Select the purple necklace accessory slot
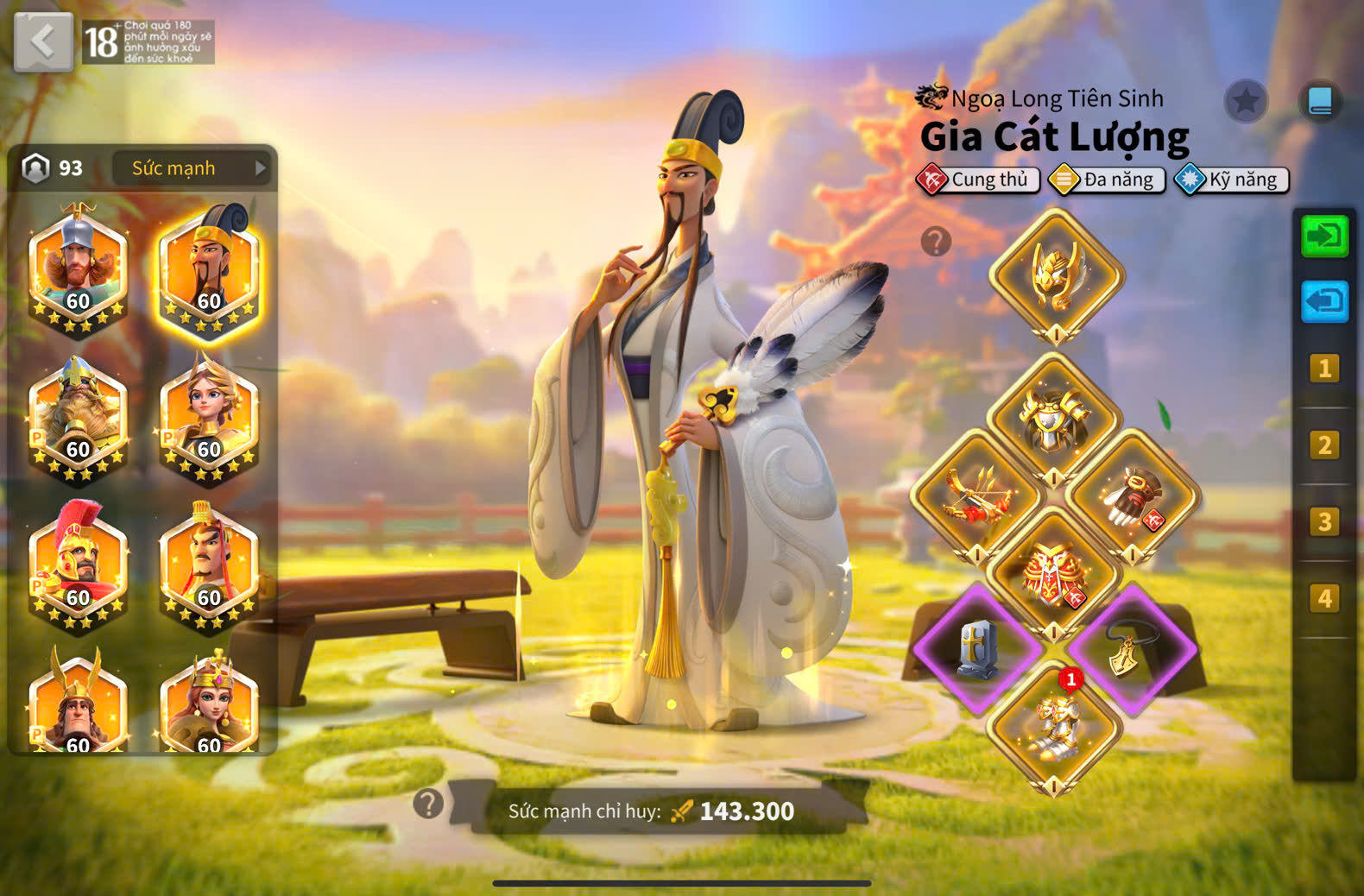The height and width of the screenshot is (896, 1364). (x=1132, y=649)
